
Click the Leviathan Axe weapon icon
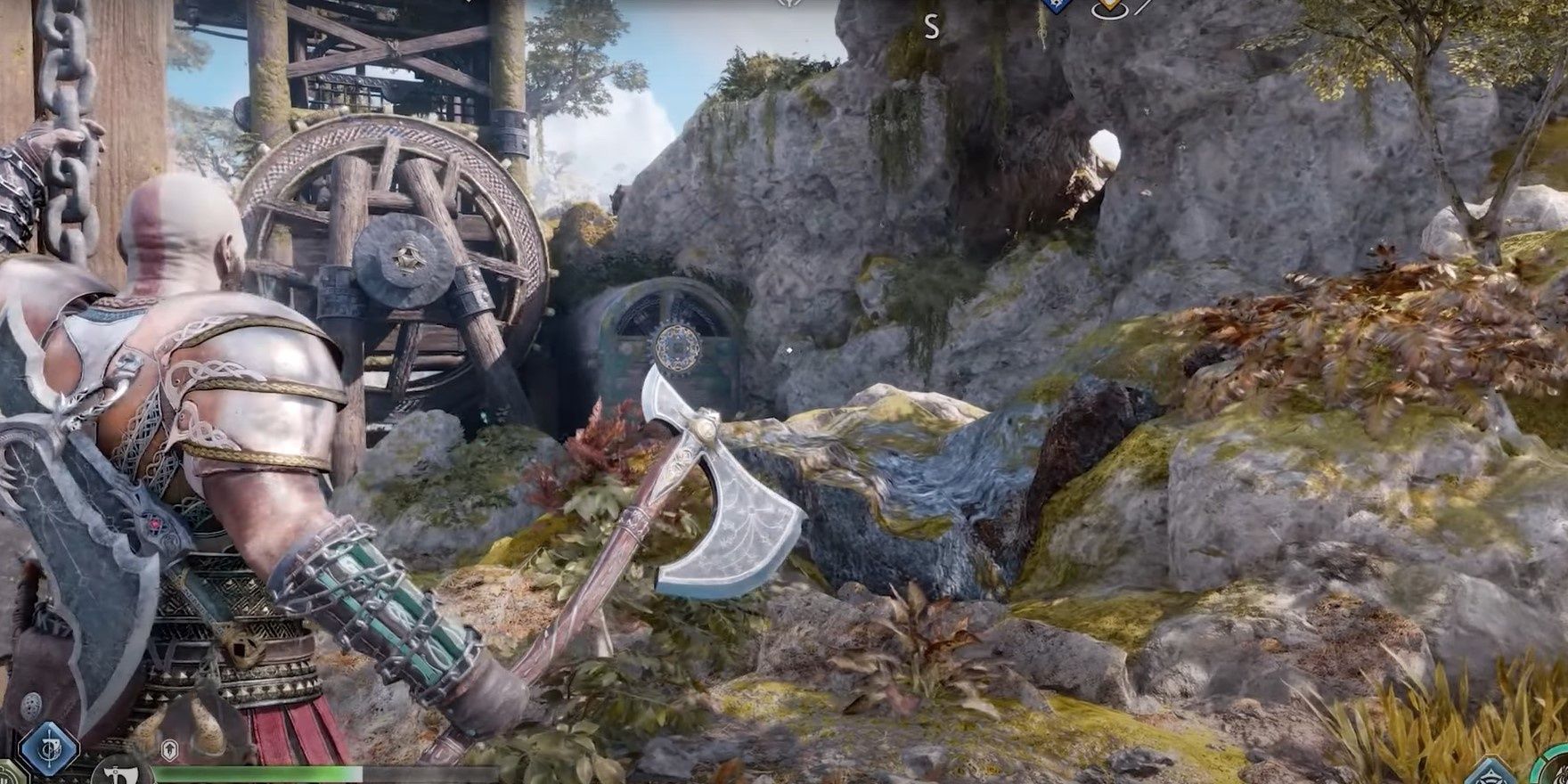click(x=122, y=772)
